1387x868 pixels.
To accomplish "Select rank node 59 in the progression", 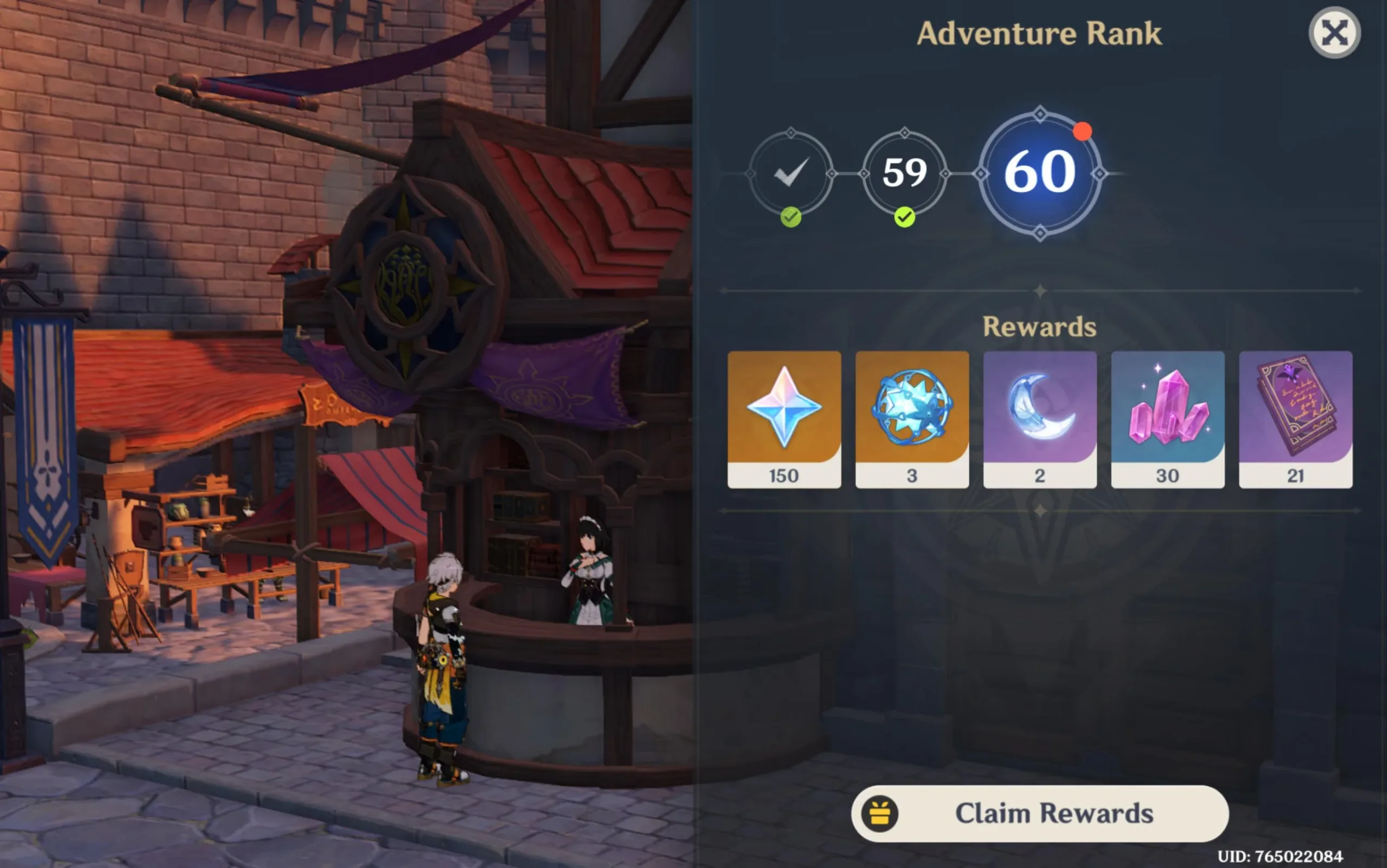I will [905, 172].
